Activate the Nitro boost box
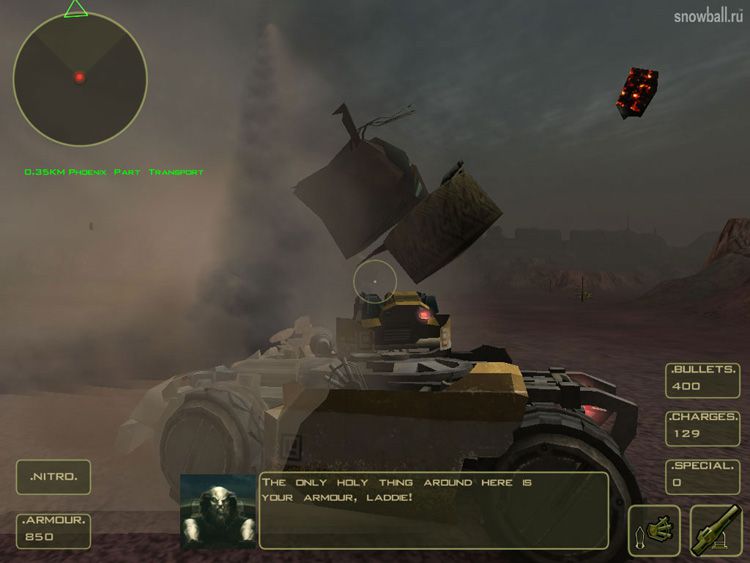750x563 pixels. (x=53, y=477)
